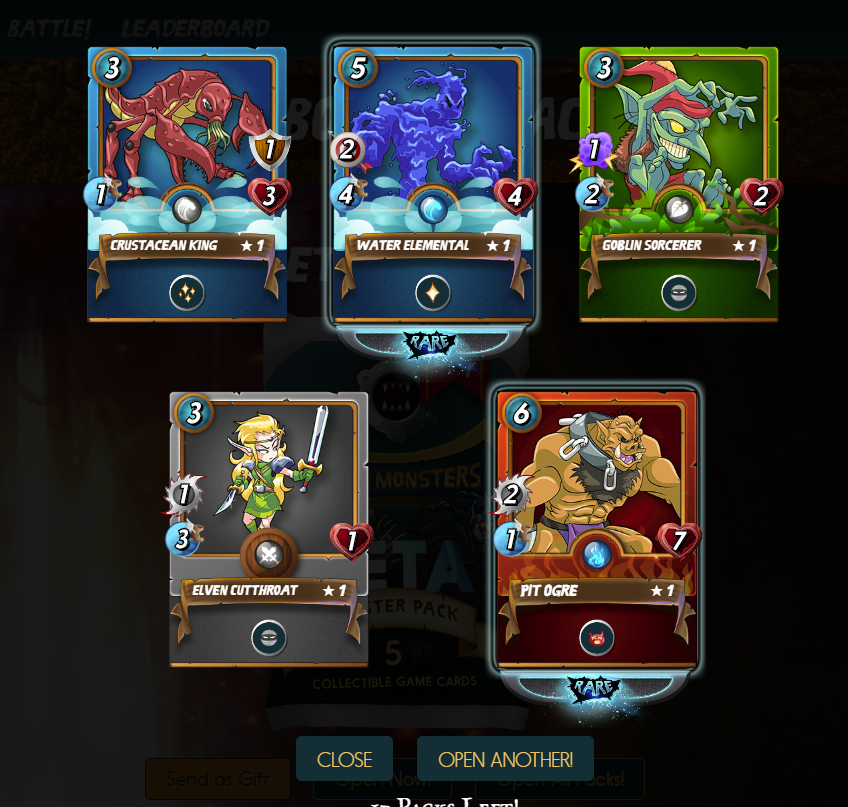Close the opened card pack window
This screenshot has width=848, height=807.
(344, 759)
